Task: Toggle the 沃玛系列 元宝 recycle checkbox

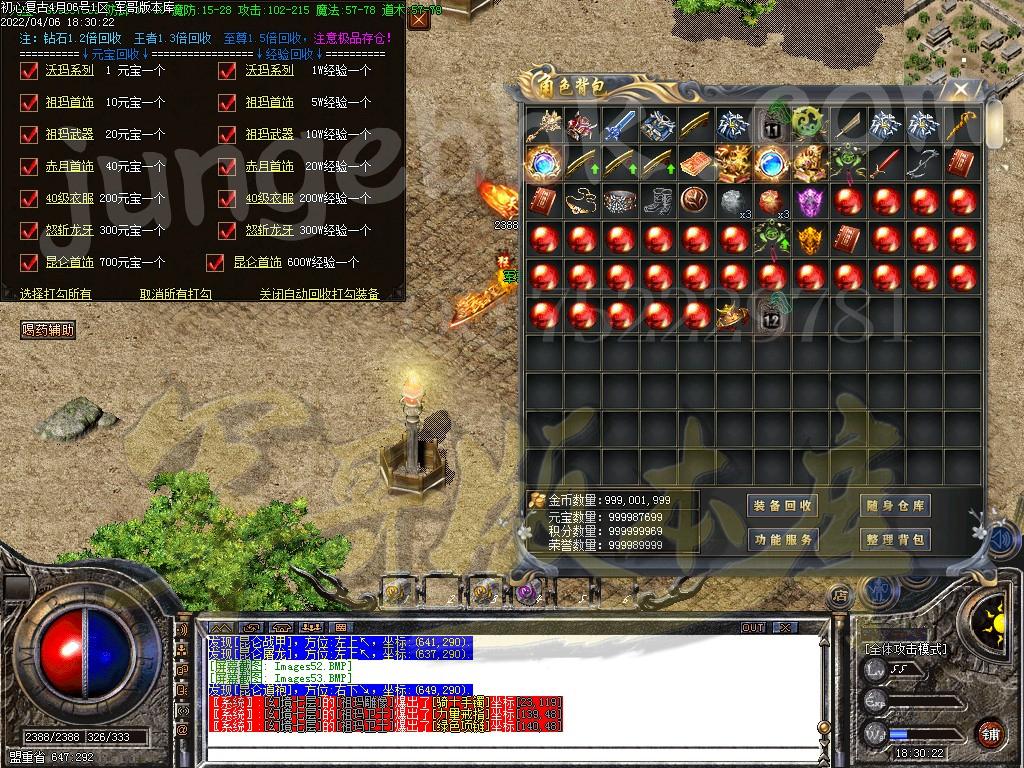Action: pos(29,71)
